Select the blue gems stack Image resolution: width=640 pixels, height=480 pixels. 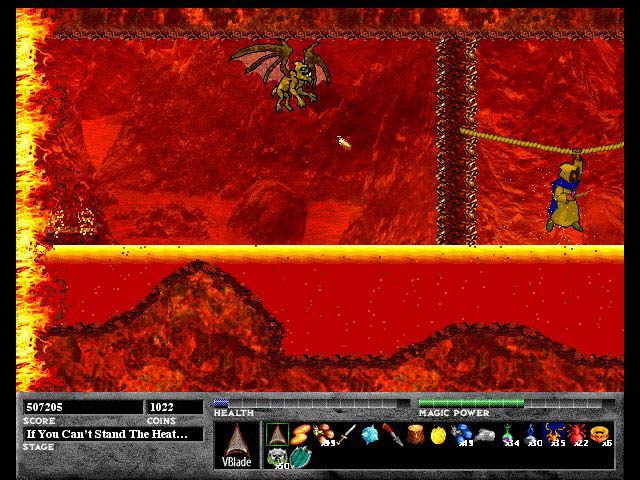point(461,435)
